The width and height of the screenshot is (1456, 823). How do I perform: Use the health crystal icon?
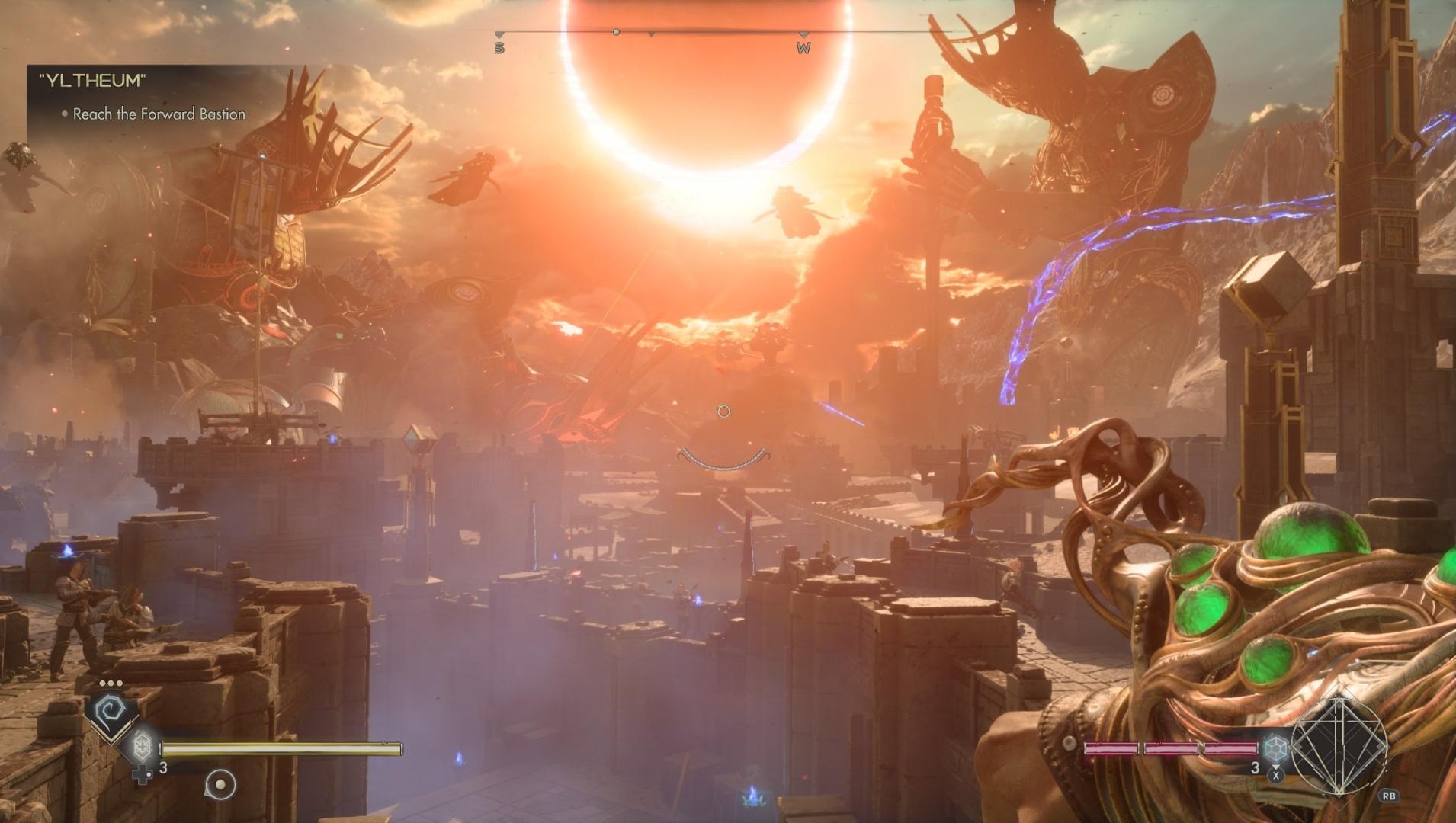[143, 745]
